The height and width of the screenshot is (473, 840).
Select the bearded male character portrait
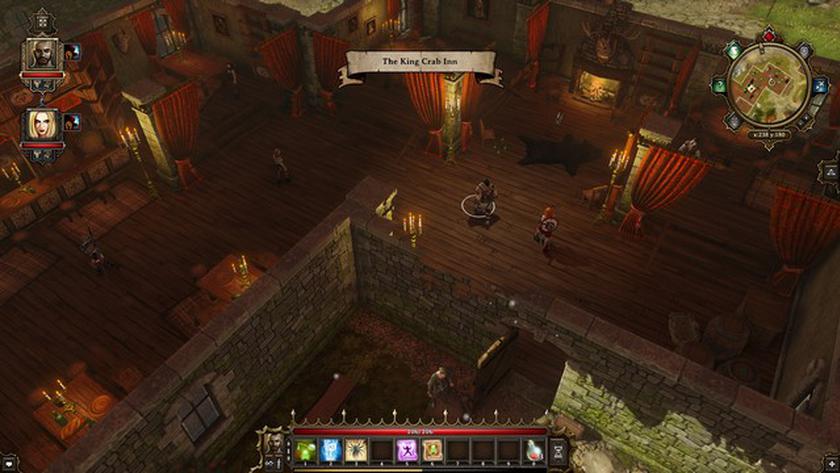(42, 56)
